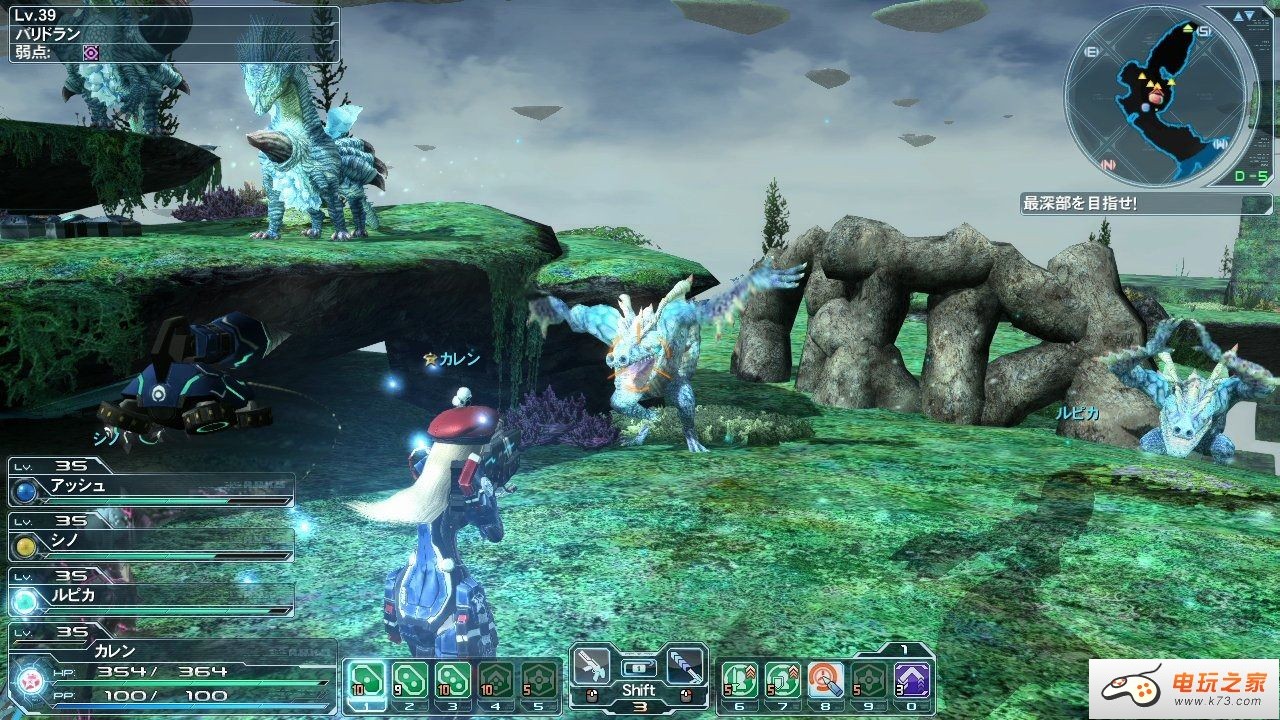Viewport: 1280px width, 720px height.
Task: Activate the dimmed item in slot 4
Action: point(497,681)
